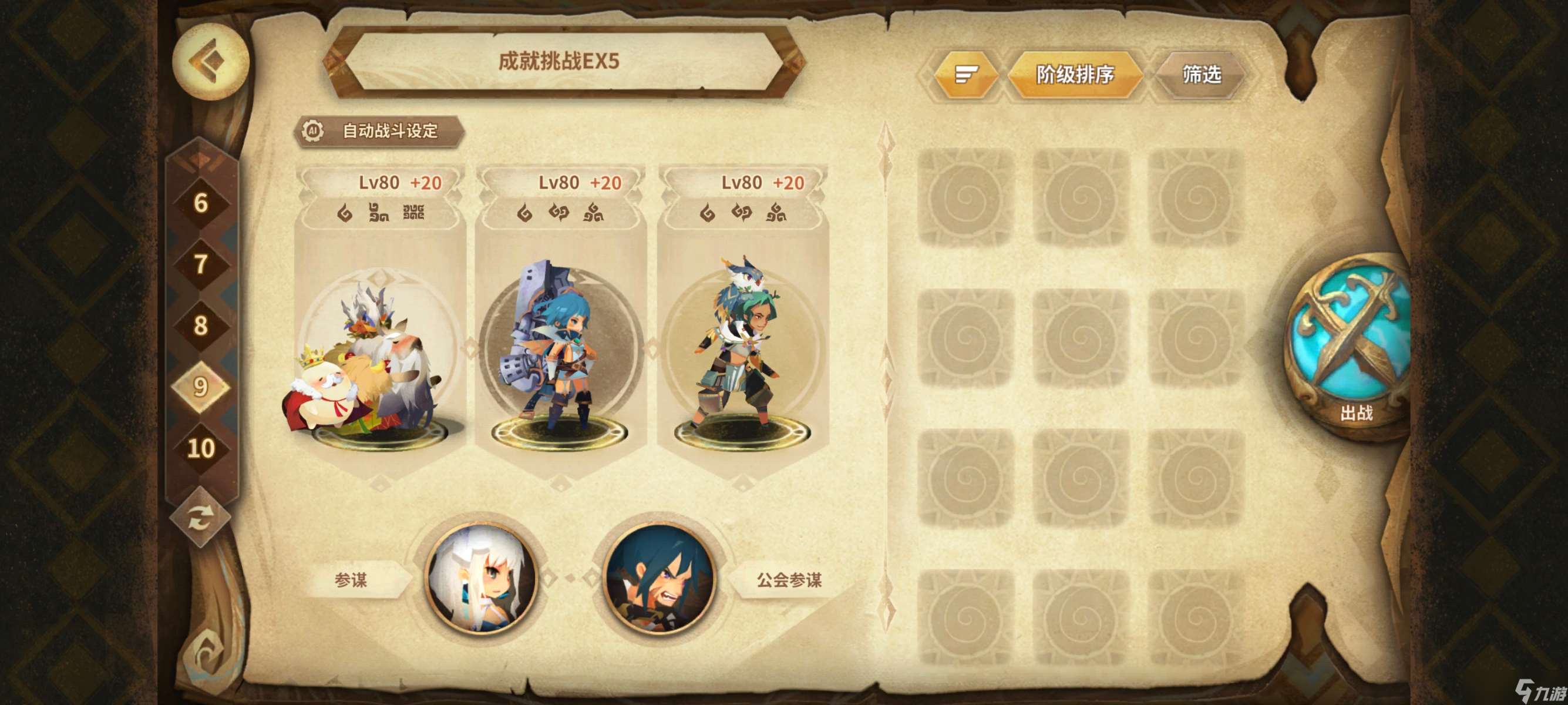
Task: Tap the third rune icon on third character card
Action: [x=775, y=214]
